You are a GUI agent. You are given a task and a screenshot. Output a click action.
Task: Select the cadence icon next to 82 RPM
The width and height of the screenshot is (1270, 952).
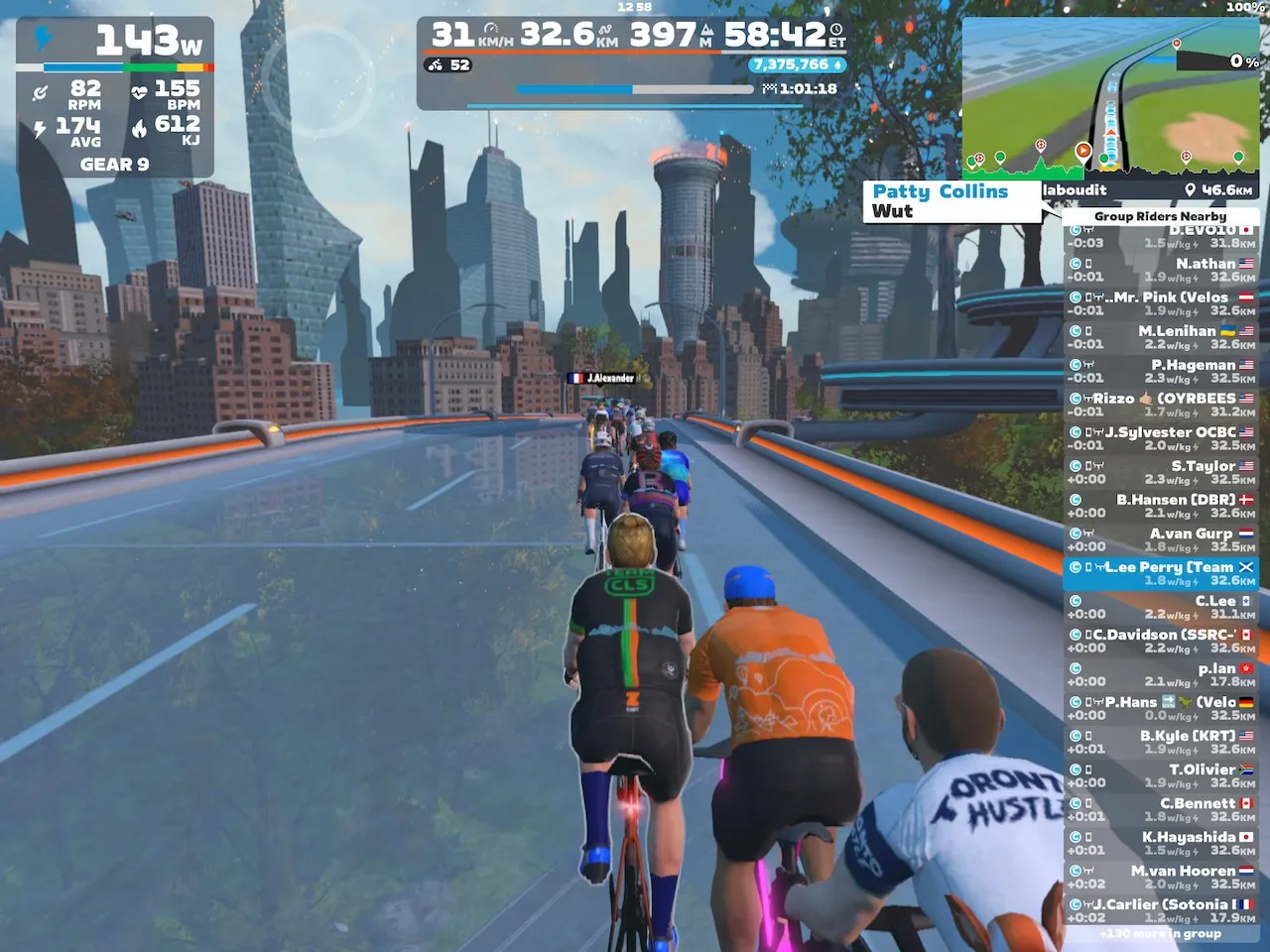(40, 91)
